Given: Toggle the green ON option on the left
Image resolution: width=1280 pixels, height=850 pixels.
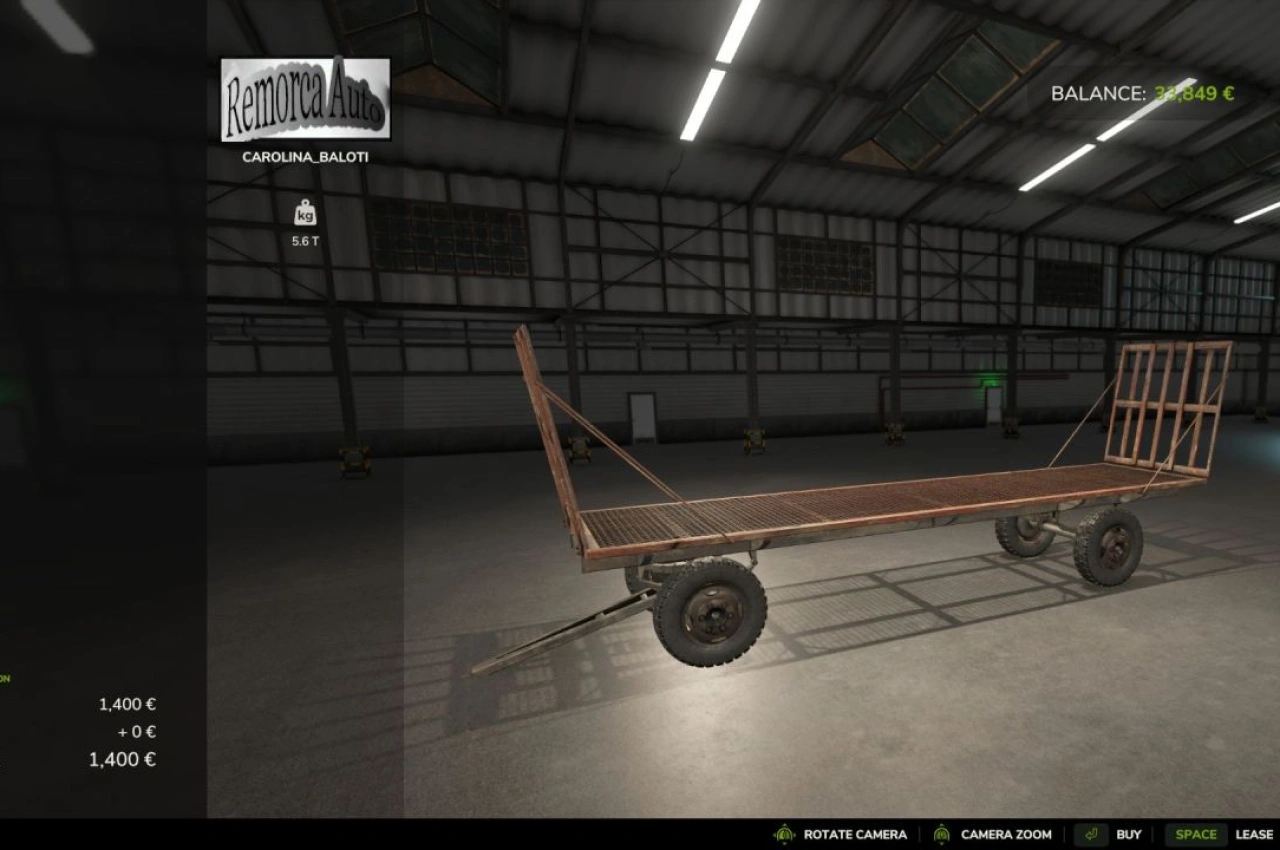Looking at the screenshot, I should tap(6, 677).
